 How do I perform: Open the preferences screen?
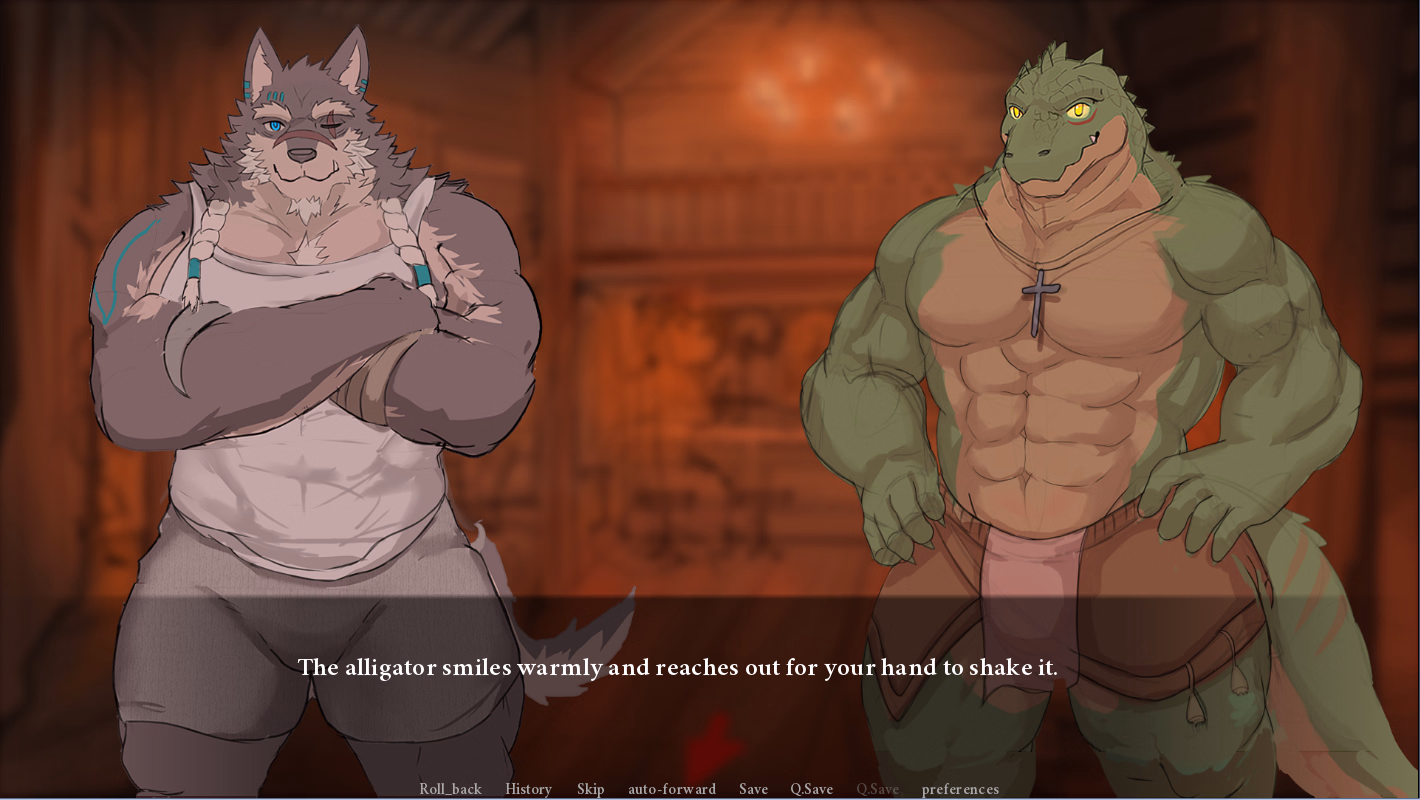pos(960,789)
